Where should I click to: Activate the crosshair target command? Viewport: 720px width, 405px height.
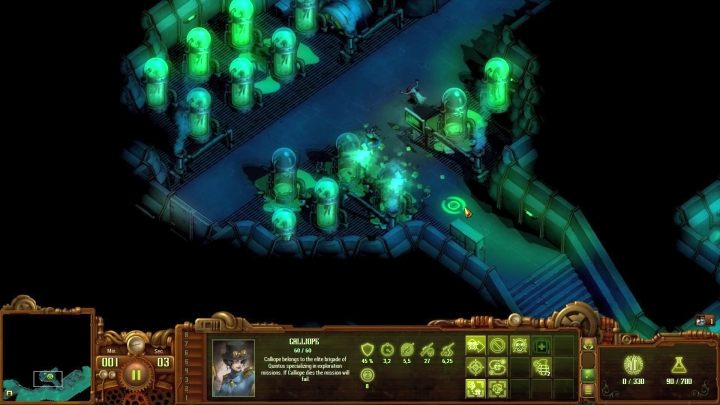[477, 366]
